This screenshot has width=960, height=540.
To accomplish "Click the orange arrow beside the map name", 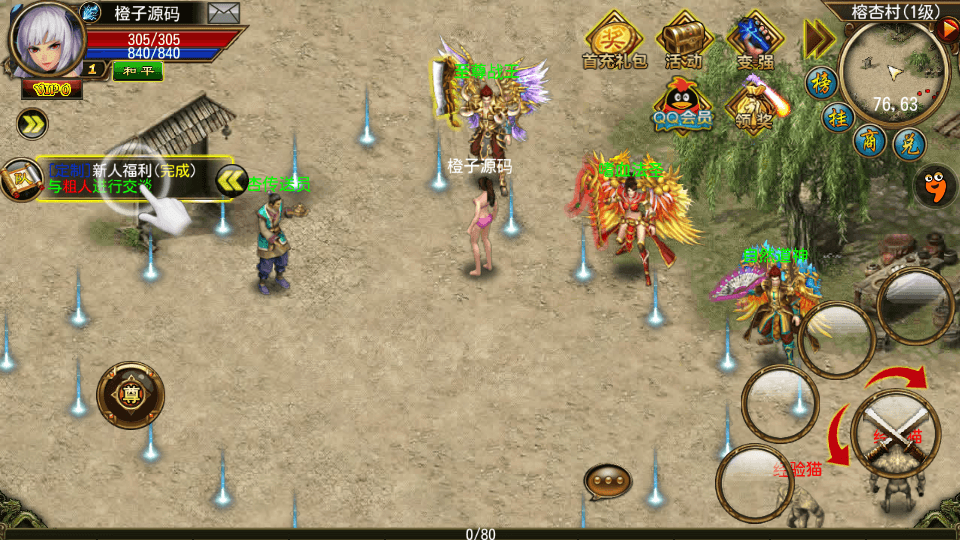I will point(948,29).
